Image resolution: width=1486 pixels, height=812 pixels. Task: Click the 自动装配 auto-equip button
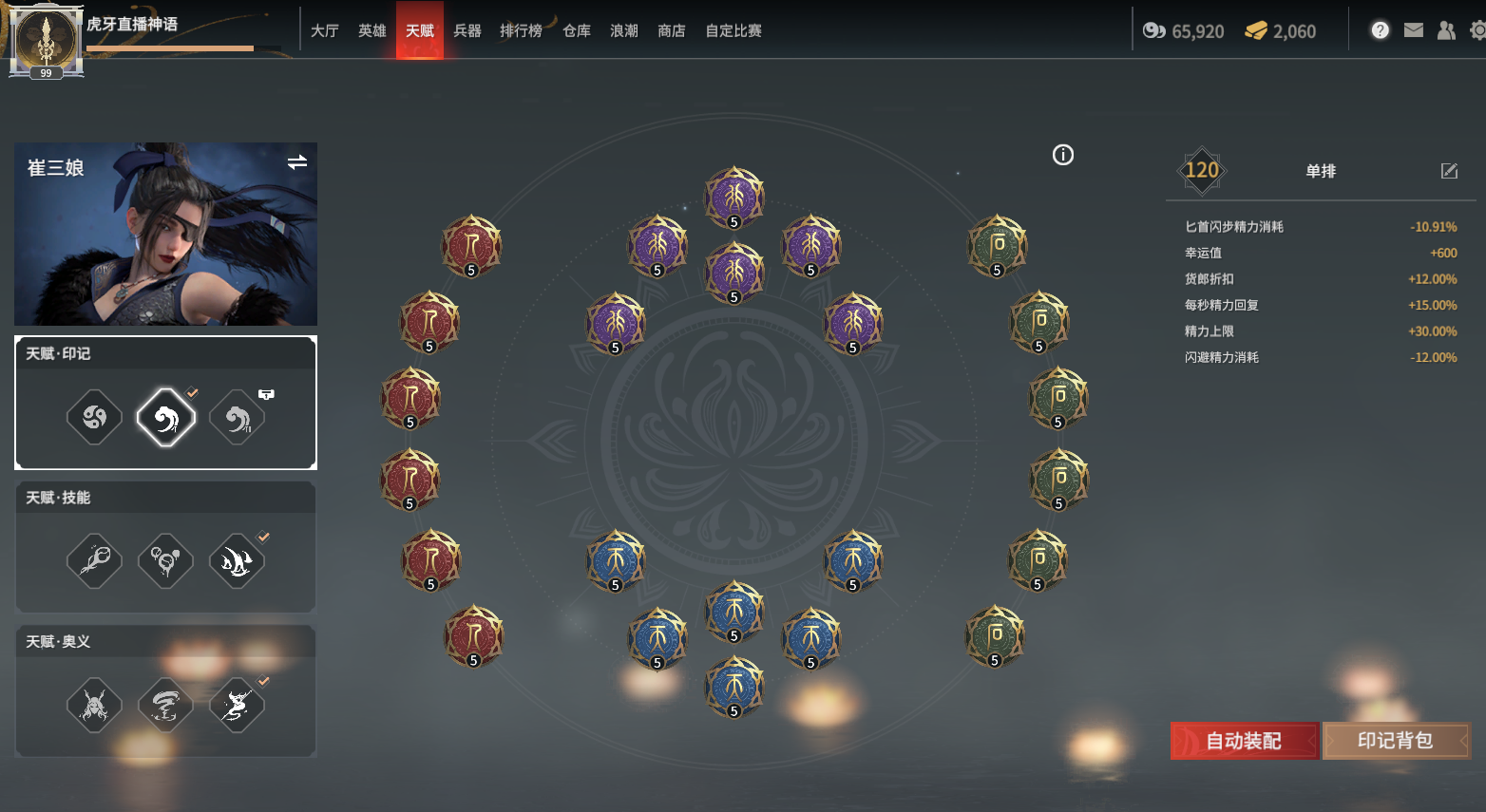pos(1244,741)
